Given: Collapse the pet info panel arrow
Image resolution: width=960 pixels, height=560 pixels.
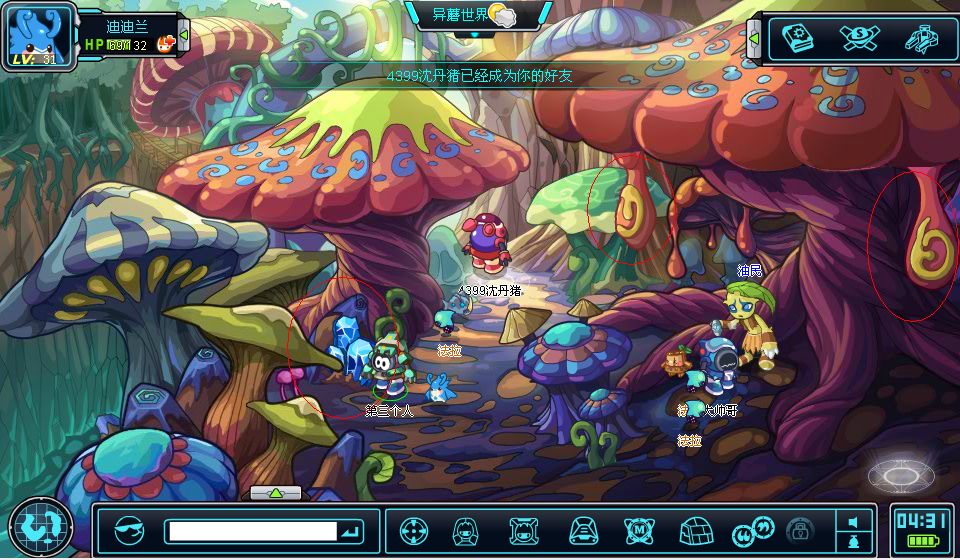Looking at the screenshot, I should click(184, 36).
